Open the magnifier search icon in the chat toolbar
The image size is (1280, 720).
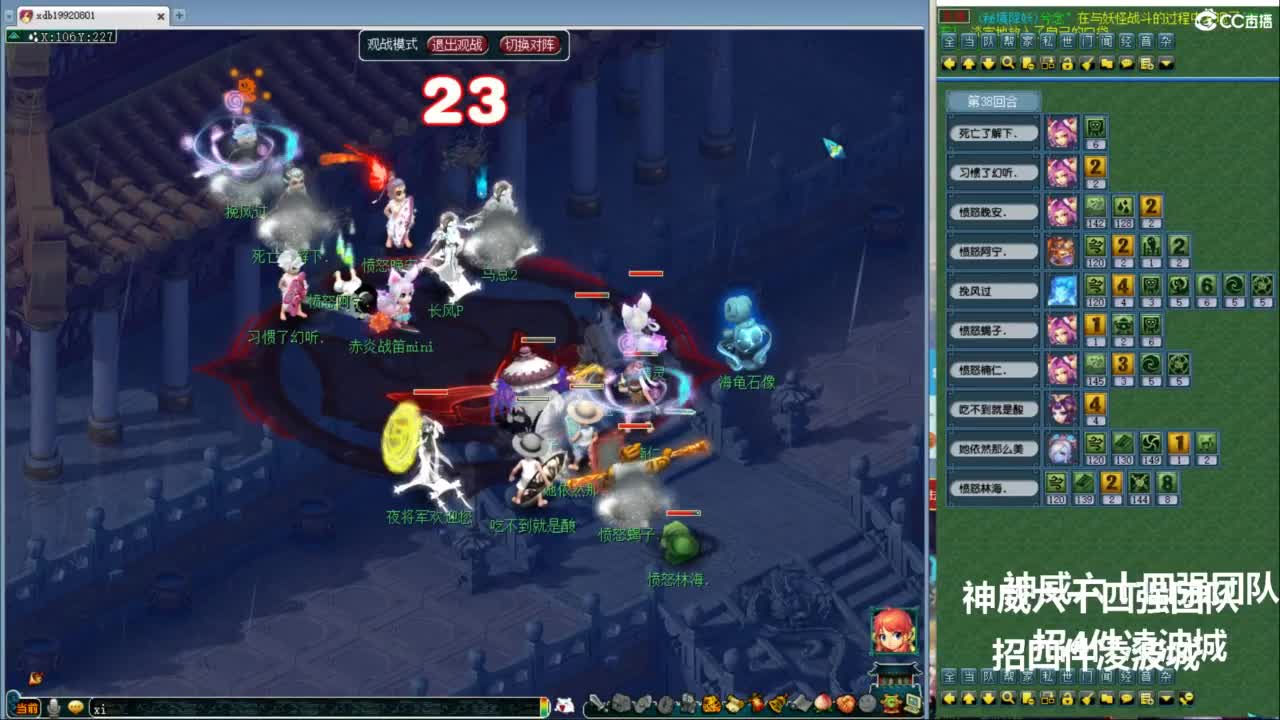click(1008, 64)
